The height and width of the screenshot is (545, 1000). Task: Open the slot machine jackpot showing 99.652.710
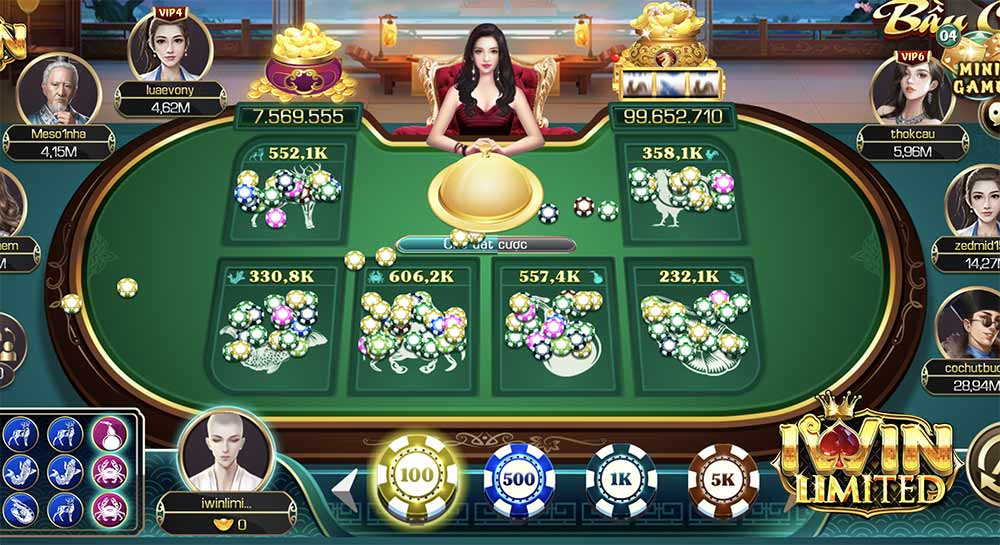[667, 62]
